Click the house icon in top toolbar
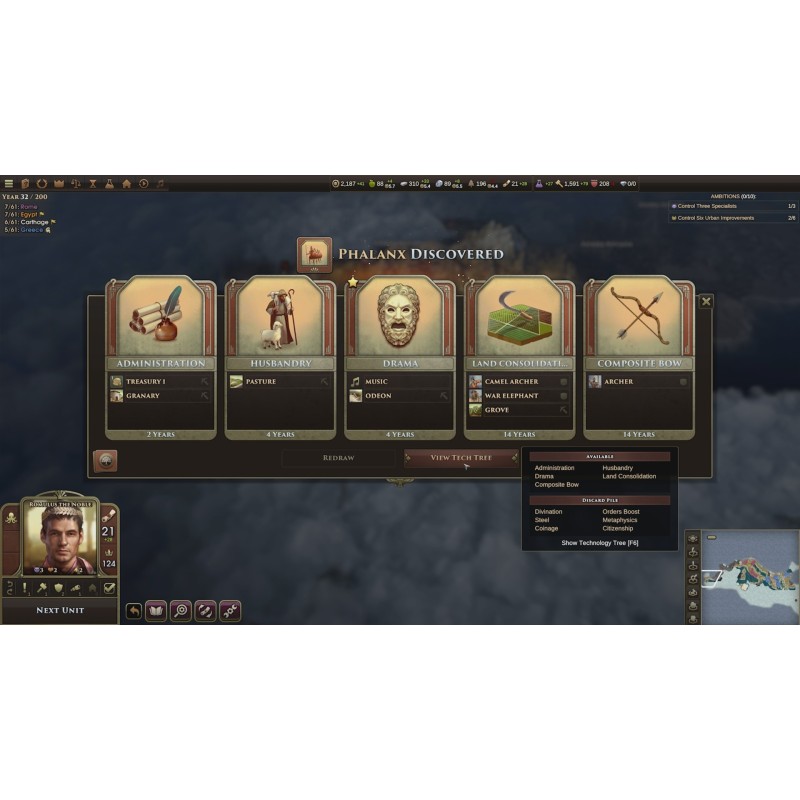Screen dimensions: 800x800 pyautogui.click(x=127, y=184)
